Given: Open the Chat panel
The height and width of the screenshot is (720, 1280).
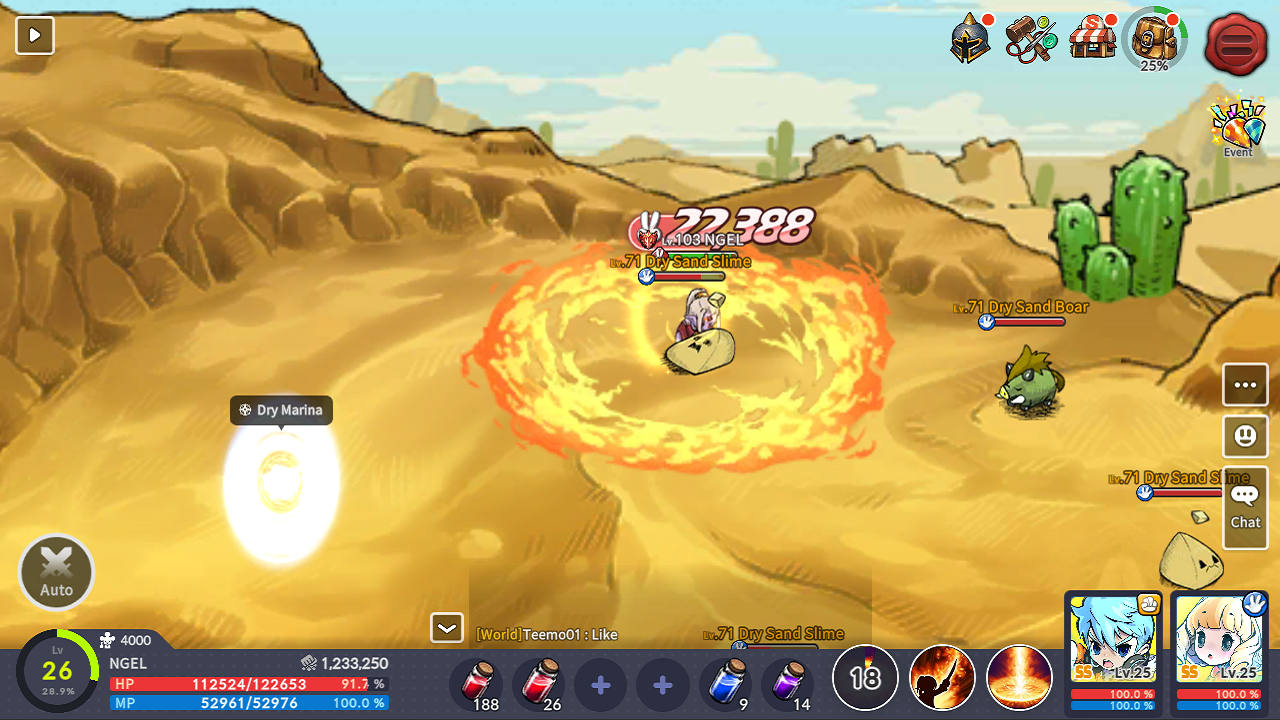Looking at the screenshot, I should tap(1244, 507).
